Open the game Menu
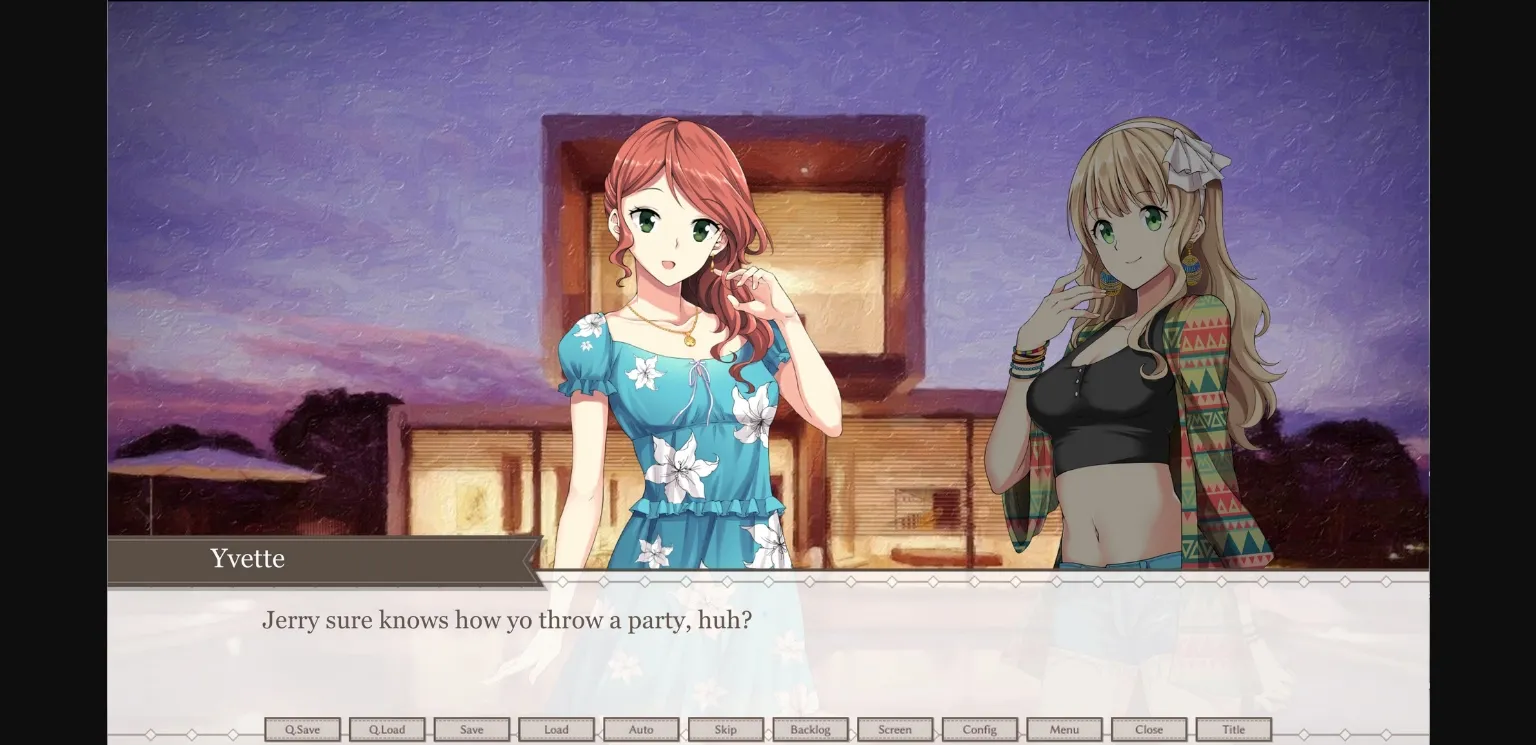Viewport: 1536px width, 745px height. [x=1064, y=729]
